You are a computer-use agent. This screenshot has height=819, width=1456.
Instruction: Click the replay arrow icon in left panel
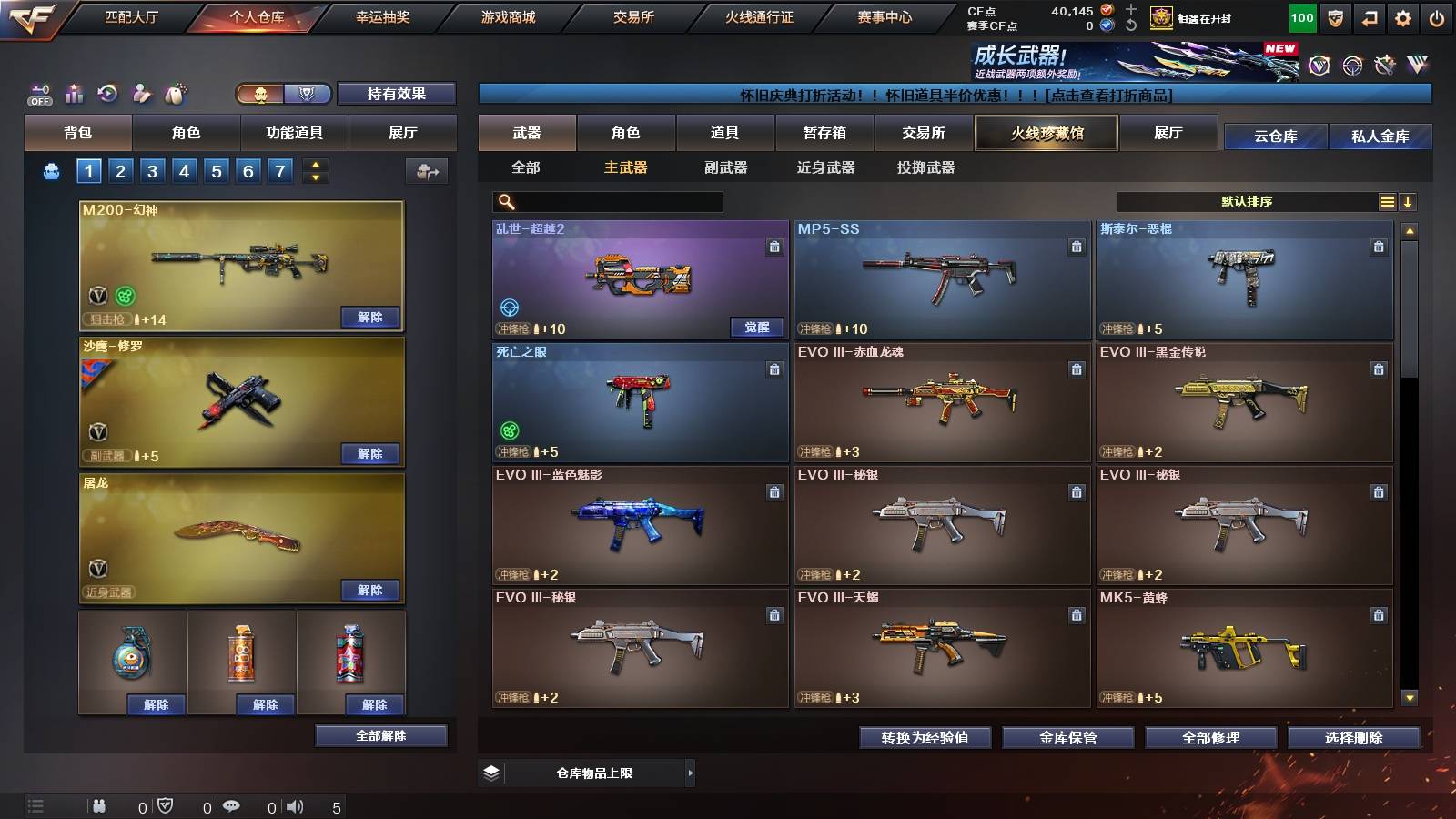108,93
